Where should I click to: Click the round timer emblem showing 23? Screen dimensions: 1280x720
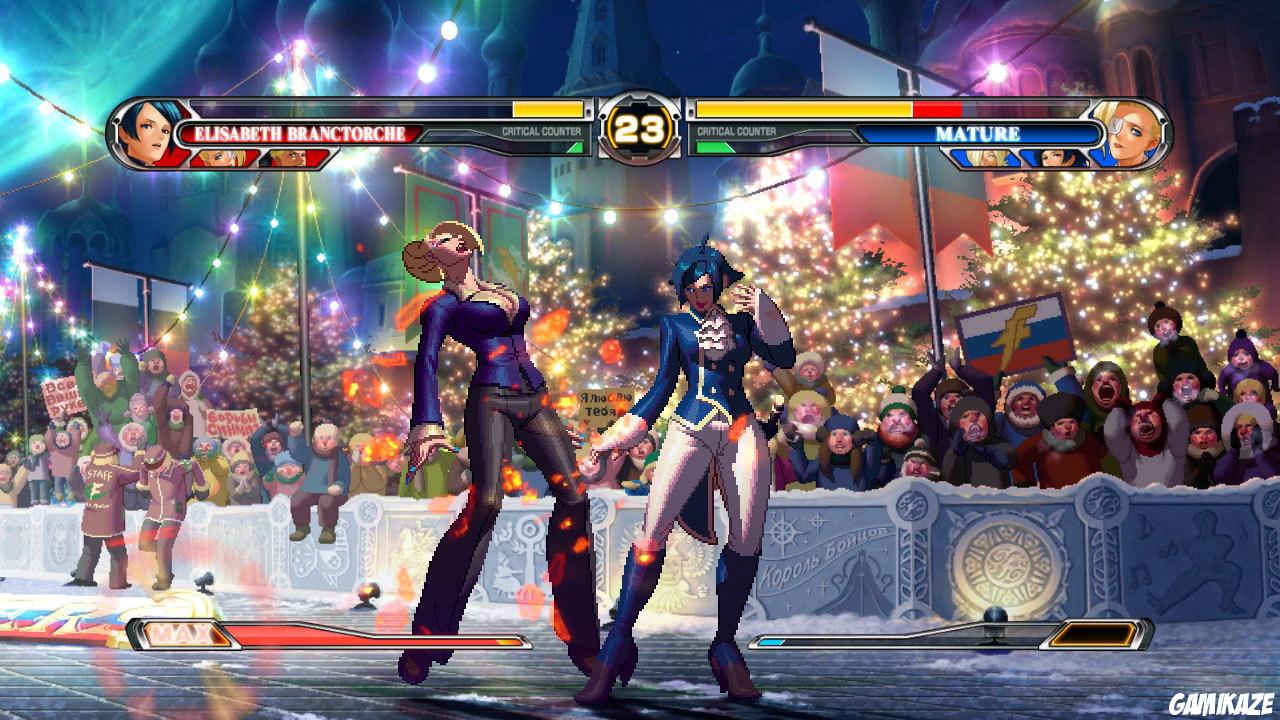click(640, 125)
